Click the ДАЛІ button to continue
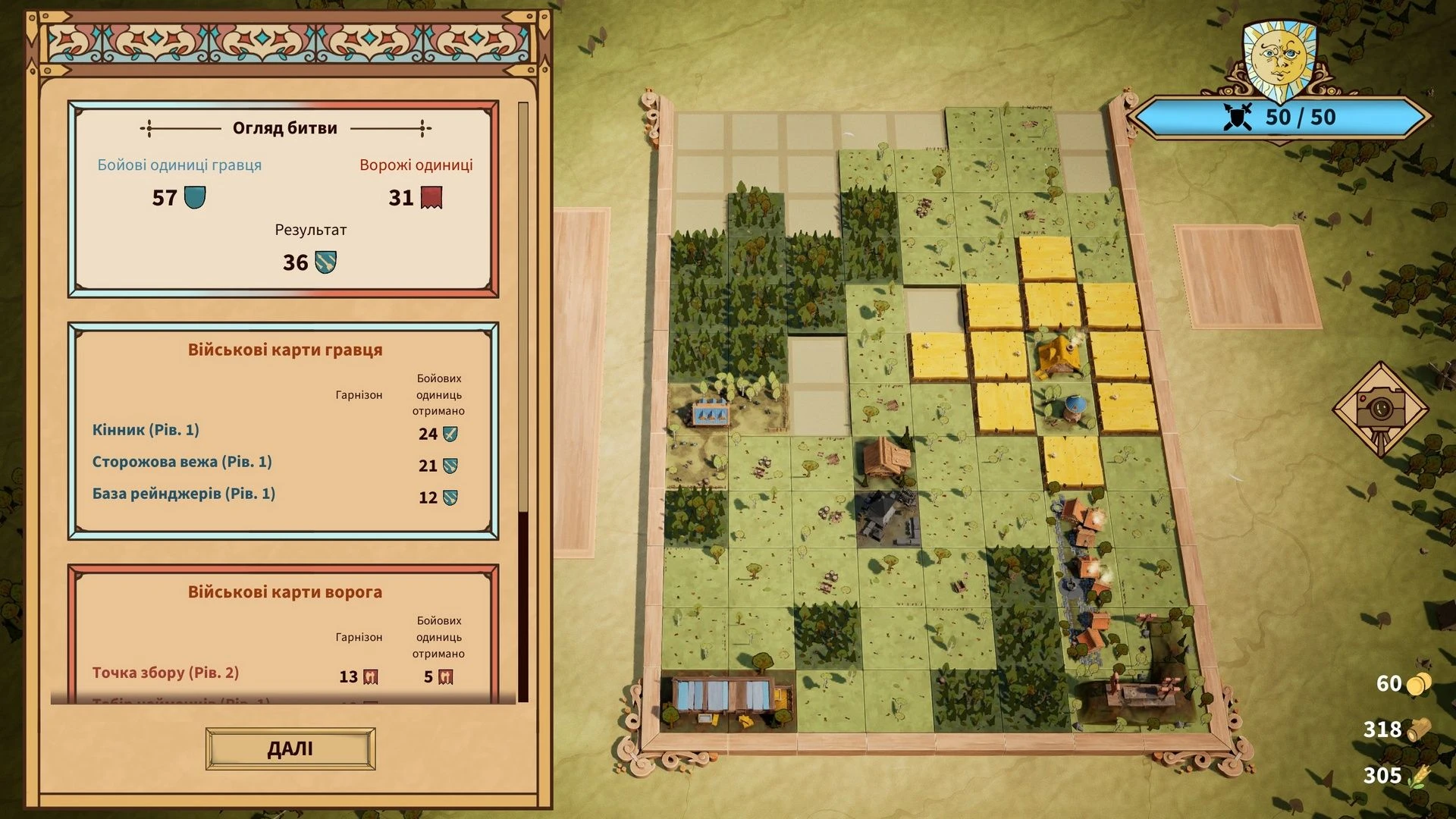 (x=290, y=749)
